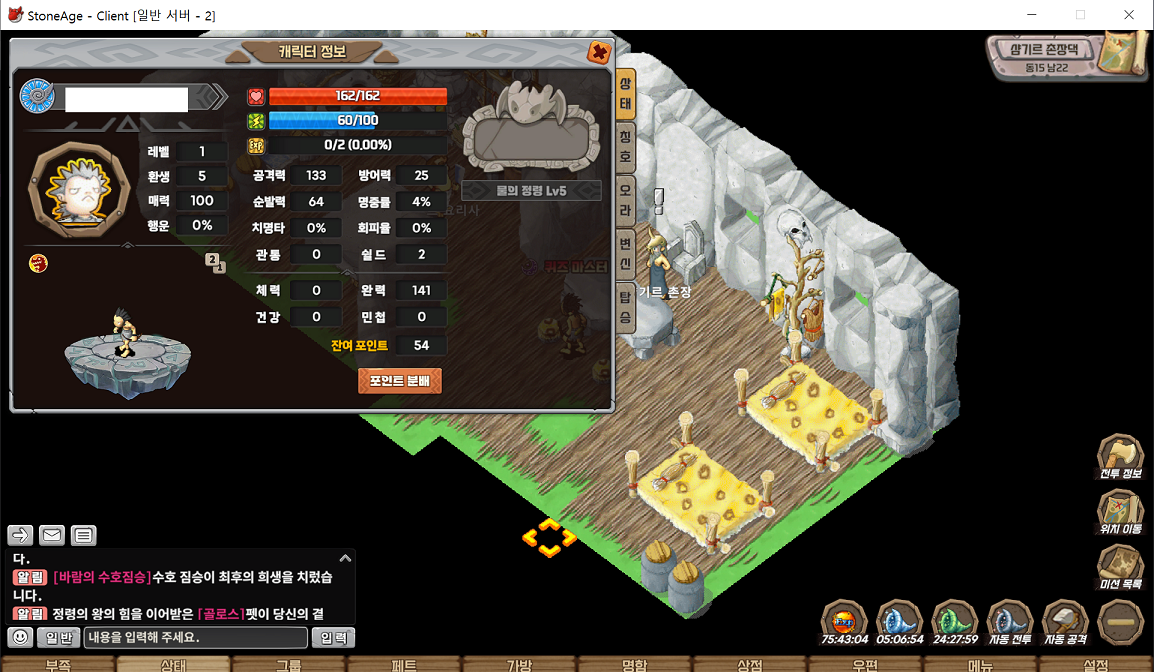
Task: Open the 가방 bag menu
Action: pos(519,664)
